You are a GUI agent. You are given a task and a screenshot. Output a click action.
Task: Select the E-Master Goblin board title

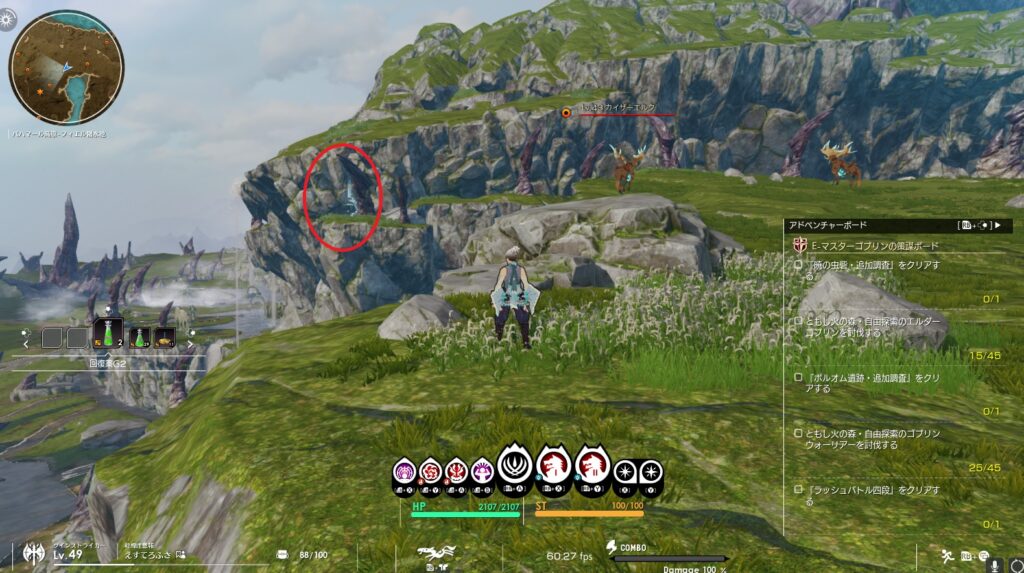click(880, 245)
